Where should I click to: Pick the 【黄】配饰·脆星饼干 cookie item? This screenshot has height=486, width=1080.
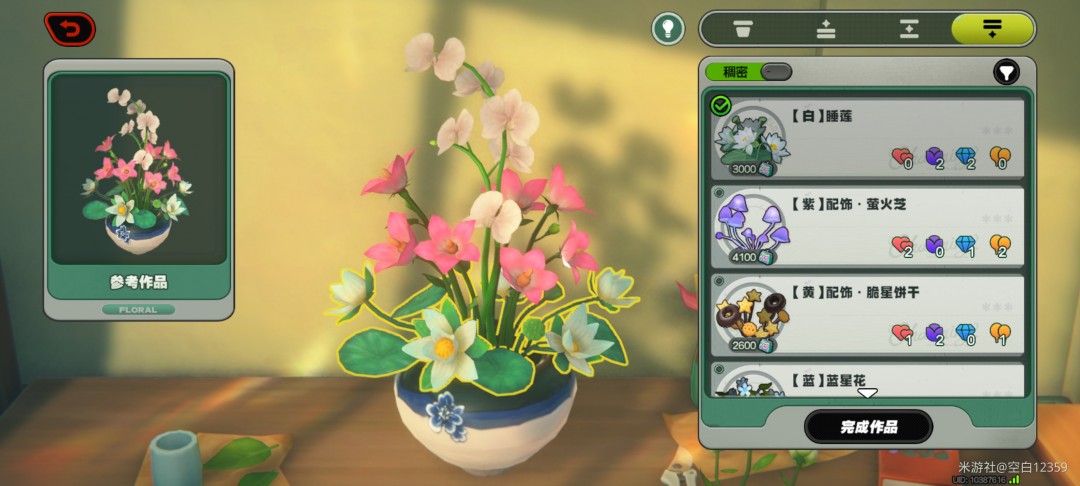point(867,314)
